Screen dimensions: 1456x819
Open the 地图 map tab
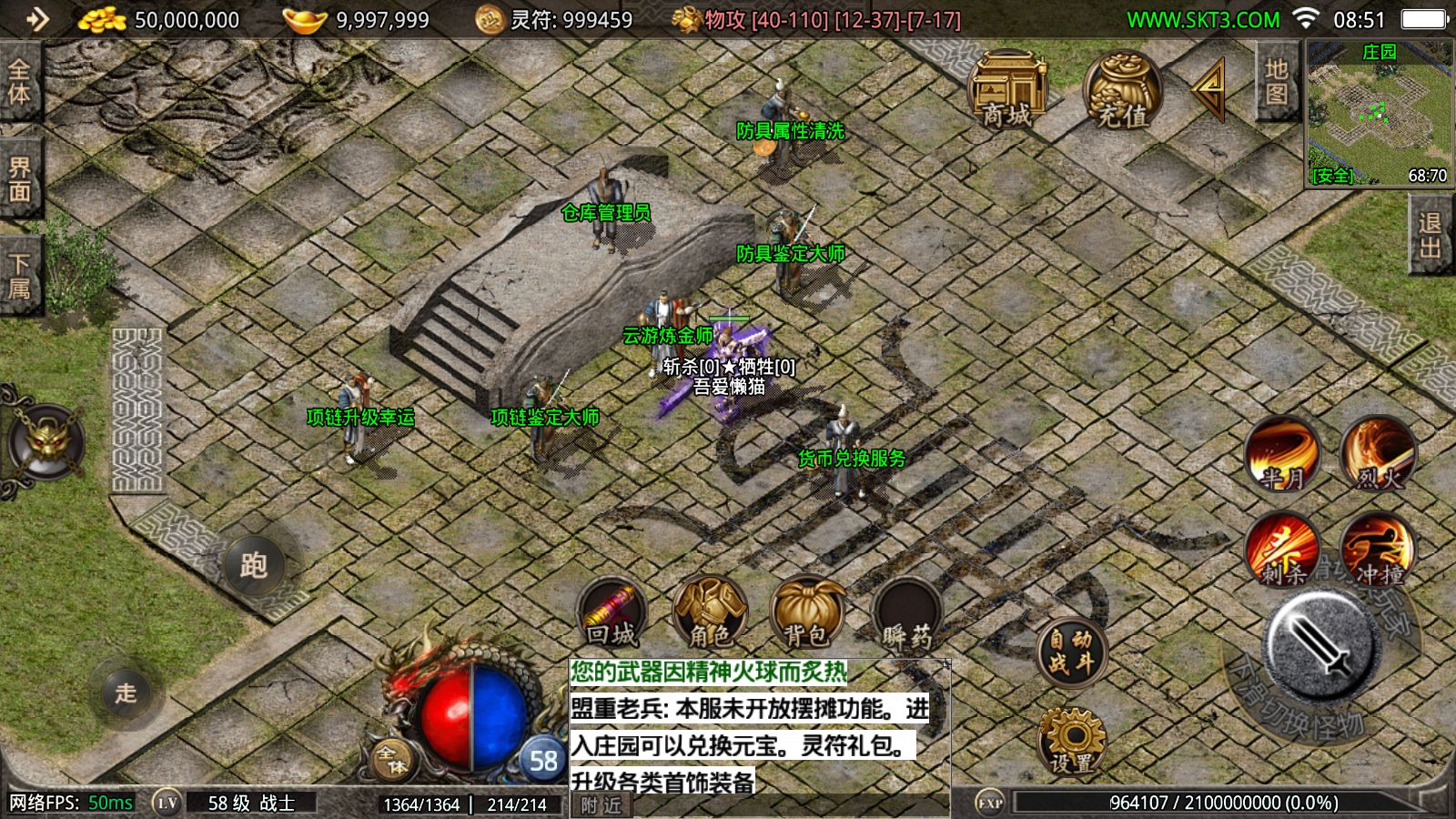(x=1276, y=82)
